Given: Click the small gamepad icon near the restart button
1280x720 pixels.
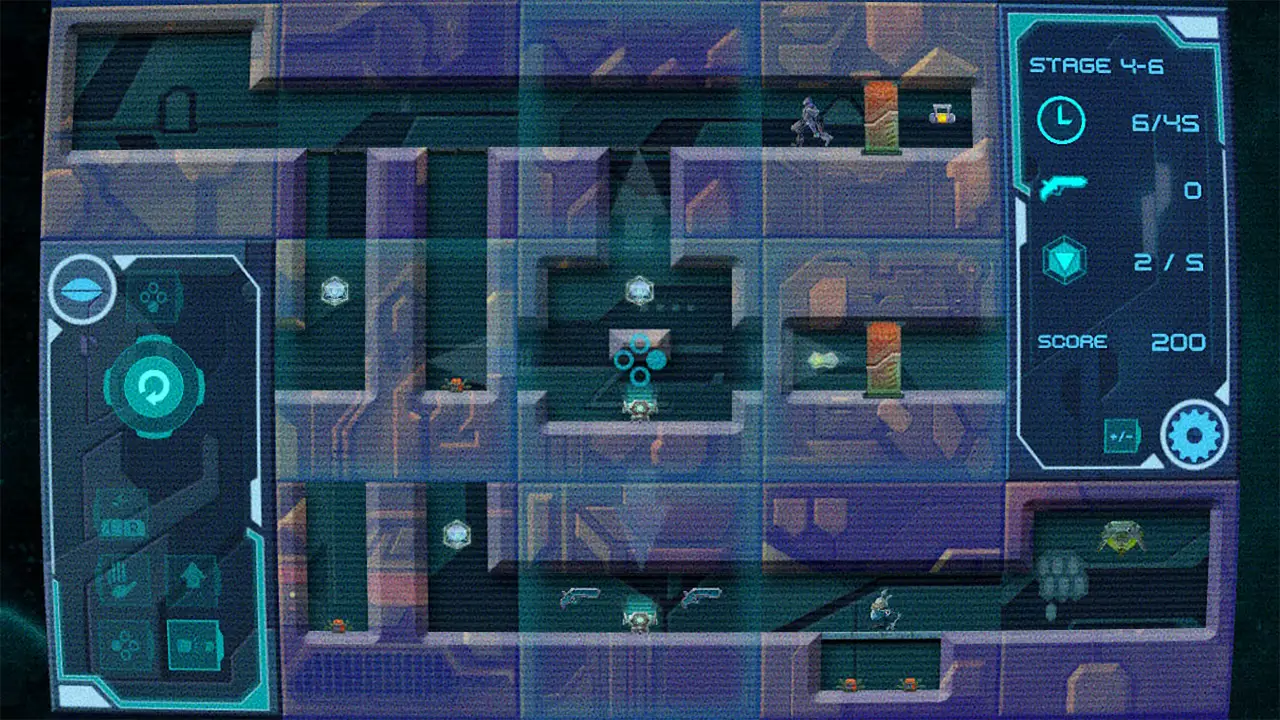Looking at the screenshot, I should click(154, 294).
